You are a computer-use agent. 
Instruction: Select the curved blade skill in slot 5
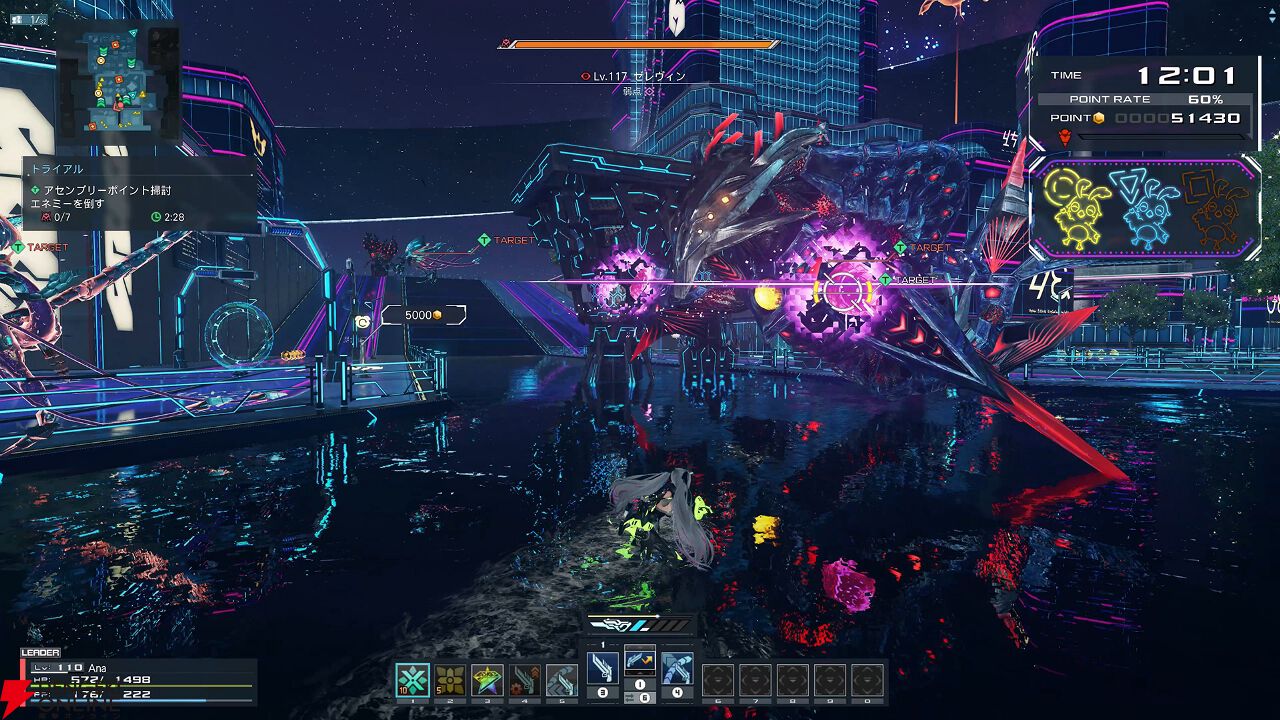tap(561, 680)
